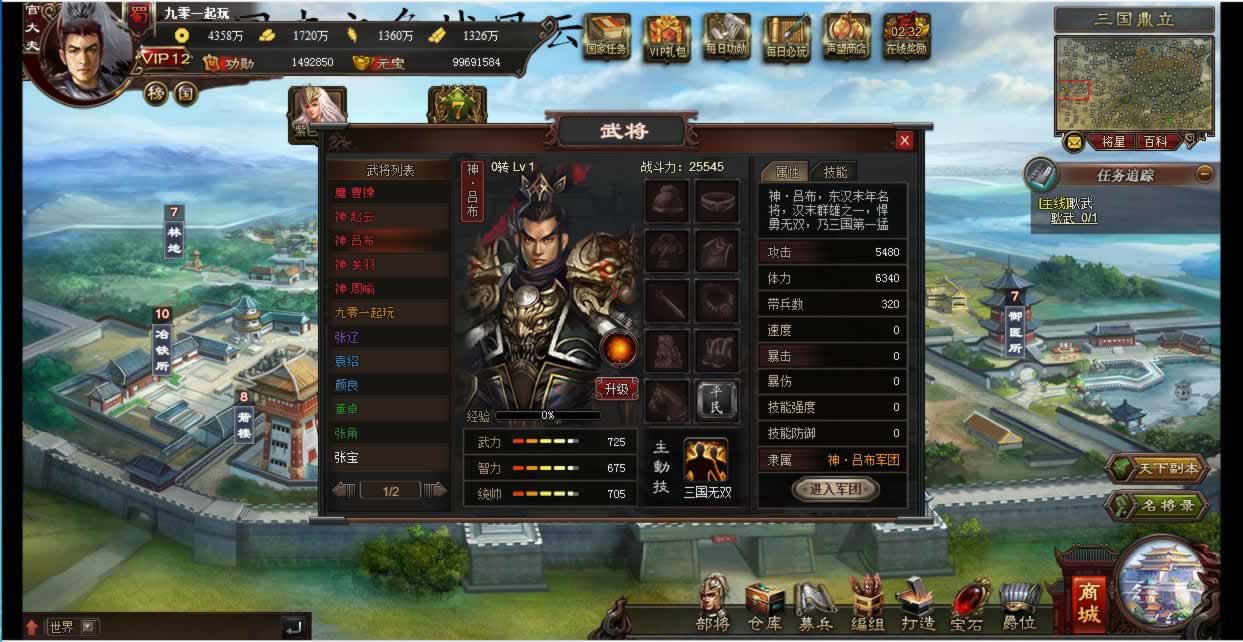Viewport: 1243px width, 642px height.
Task: Click the 三国鼎立 minimap
Action: (1134, 83)
